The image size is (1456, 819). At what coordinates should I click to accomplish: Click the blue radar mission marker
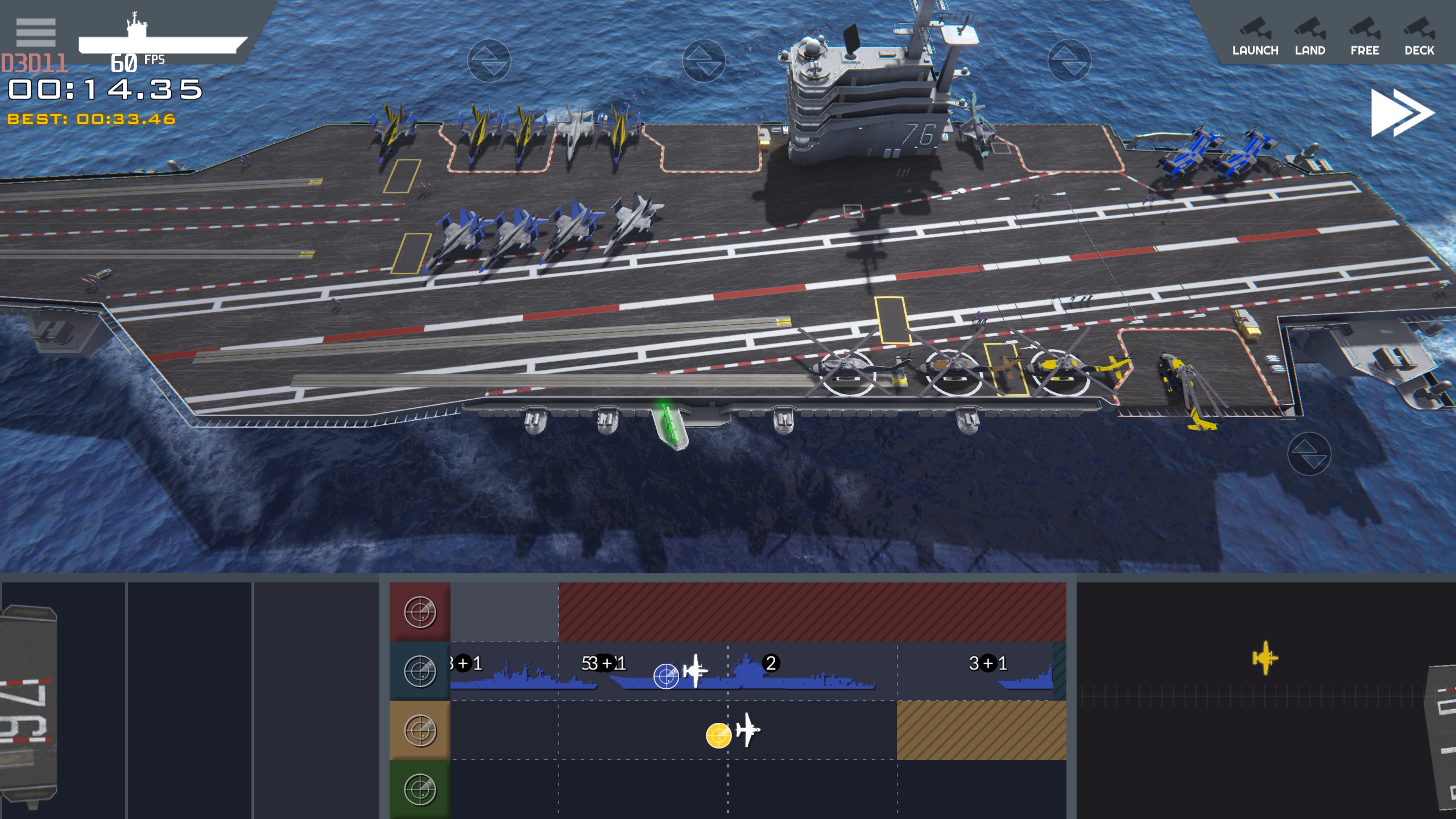(x=666, y=676)
